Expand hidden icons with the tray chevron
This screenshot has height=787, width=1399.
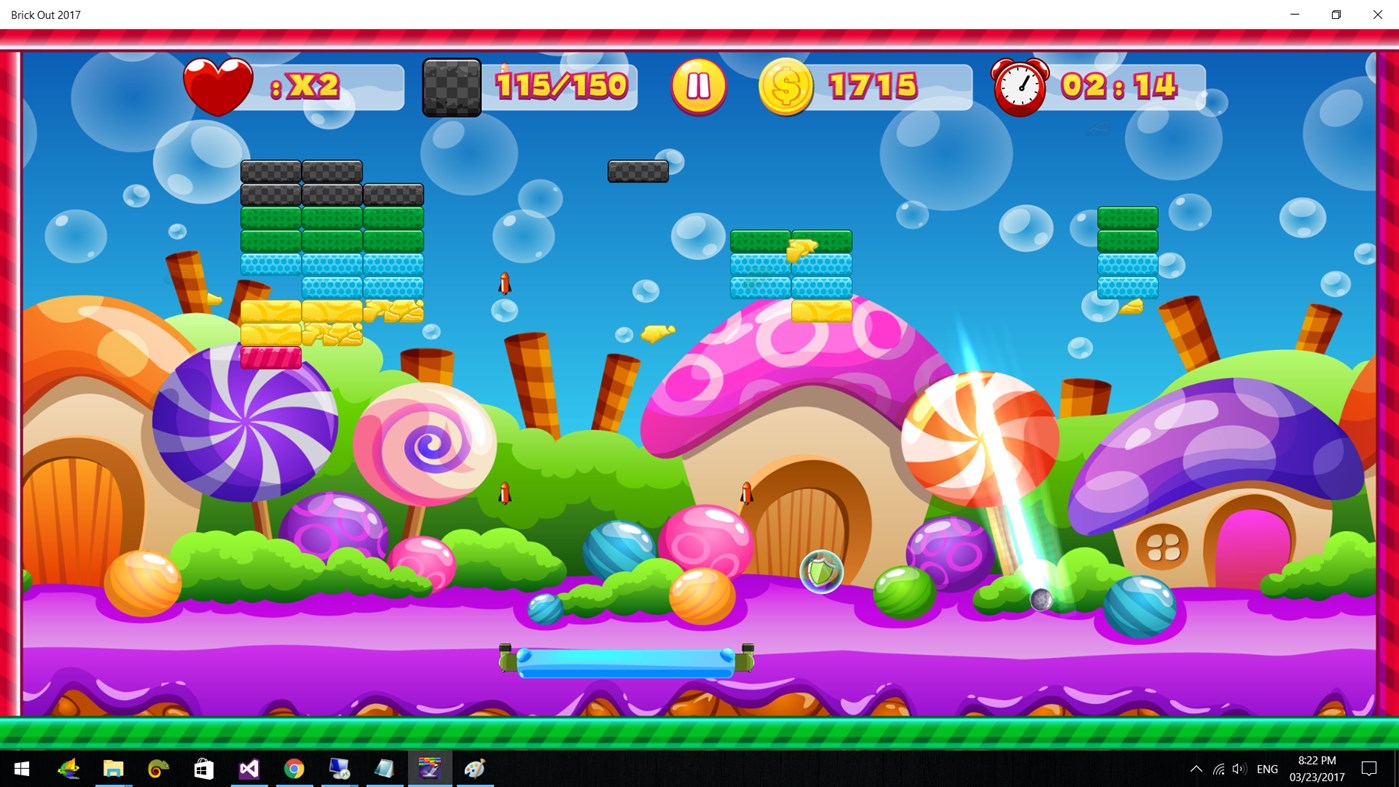tap(1196, 768)
